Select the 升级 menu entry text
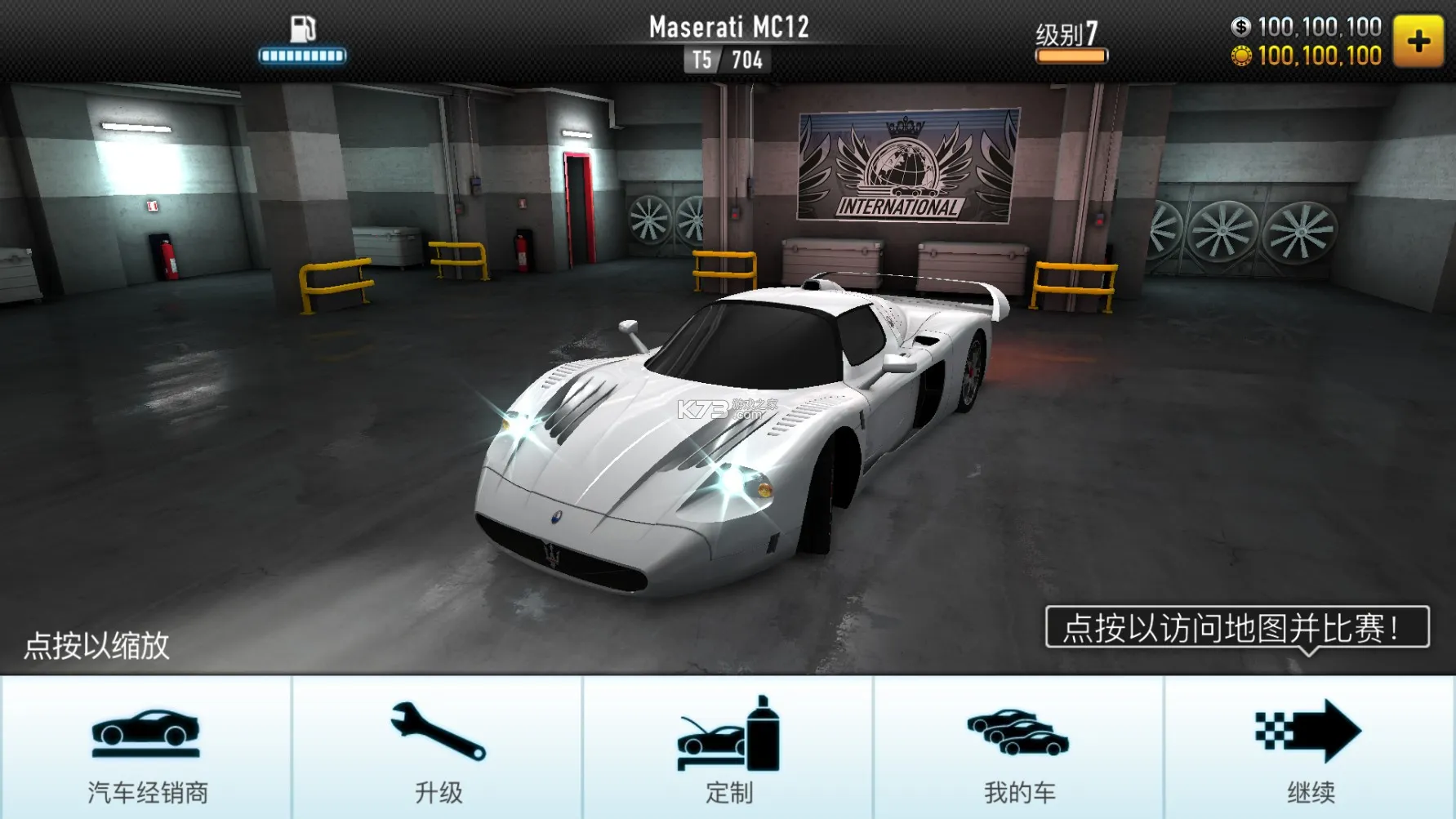The image size is (1456, 819). coord(437,790)
